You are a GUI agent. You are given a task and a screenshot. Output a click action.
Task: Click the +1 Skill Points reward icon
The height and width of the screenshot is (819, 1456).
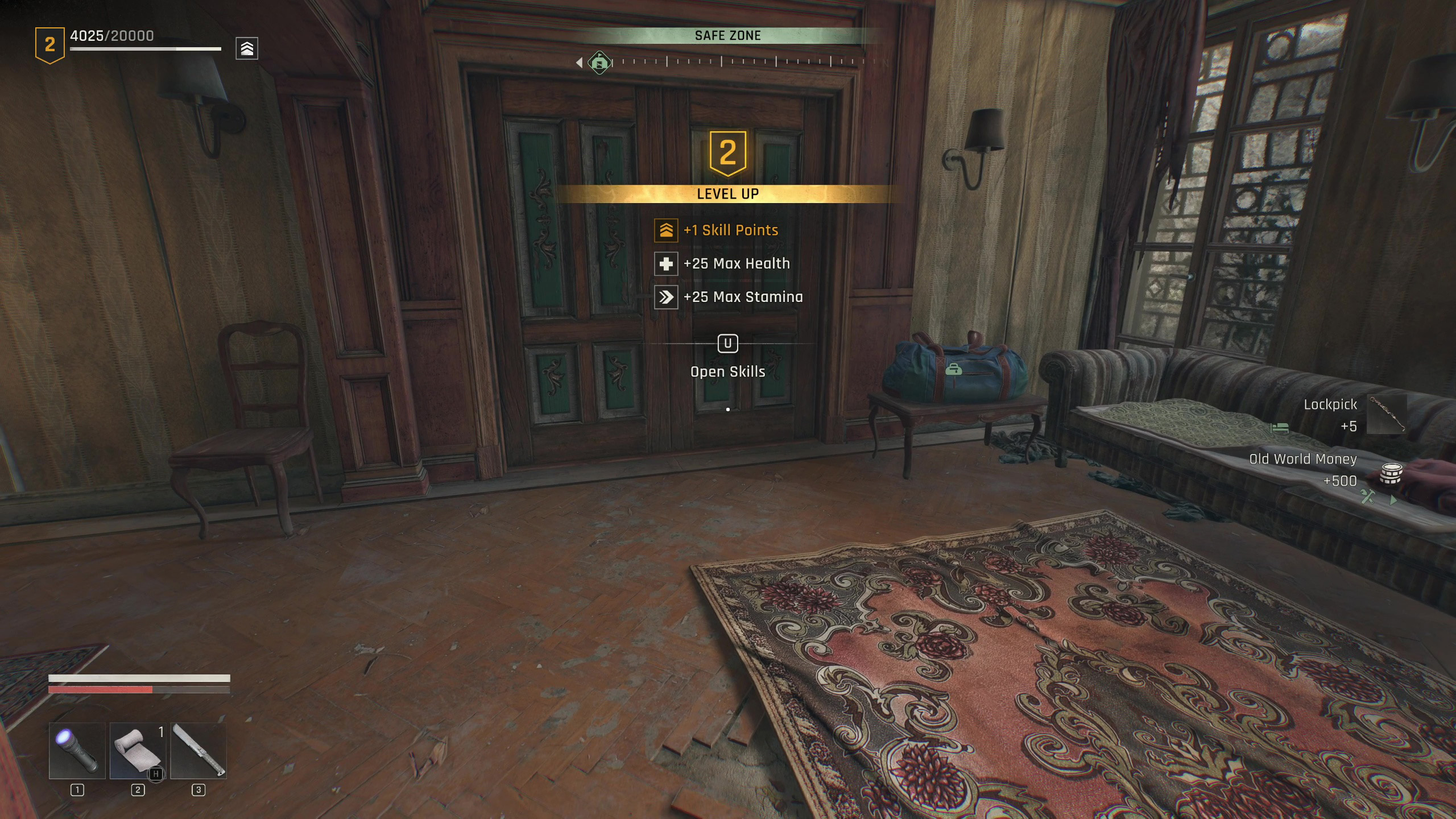pyautogui.click(x=666, y=230)
